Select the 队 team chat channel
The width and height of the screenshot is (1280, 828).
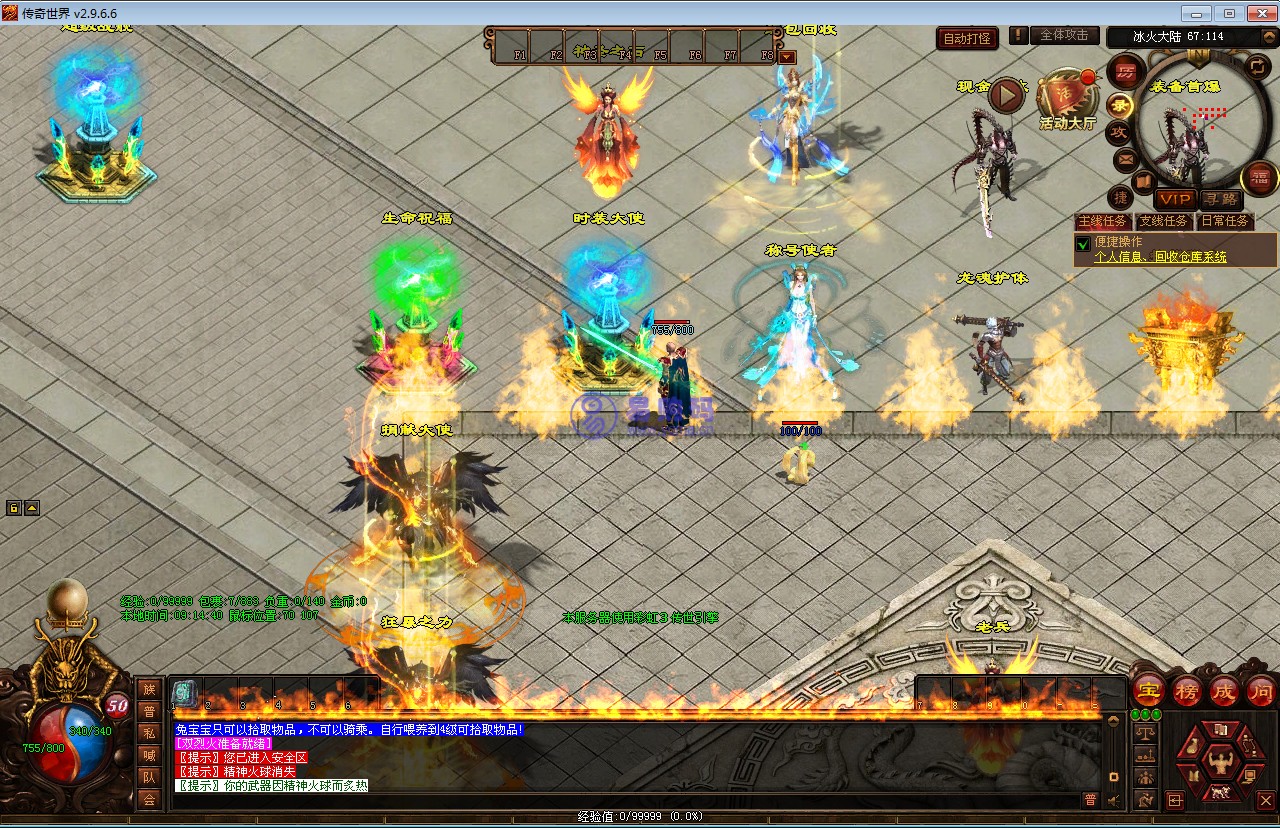149,777
